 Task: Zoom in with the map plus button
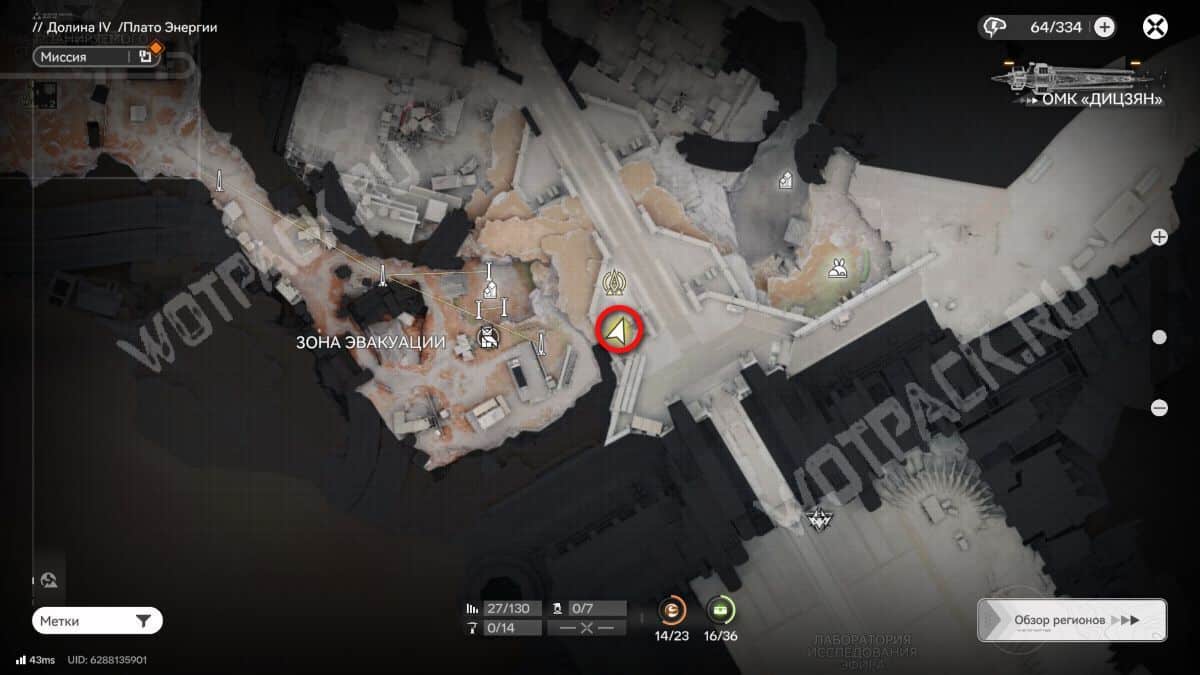click(1159, 237)
